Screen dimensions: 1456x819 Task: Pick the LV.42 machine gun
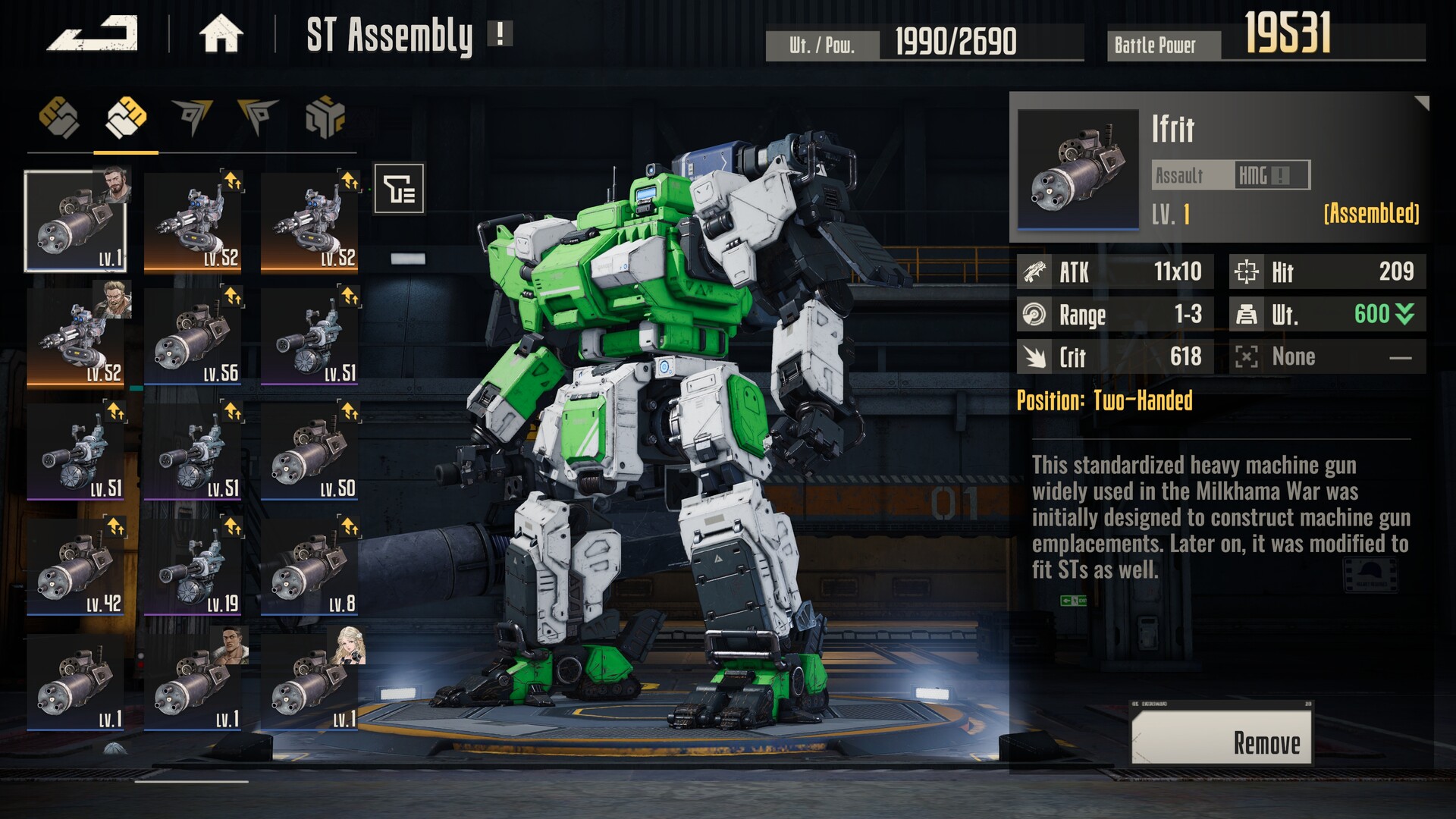click(x=76, y=568)
